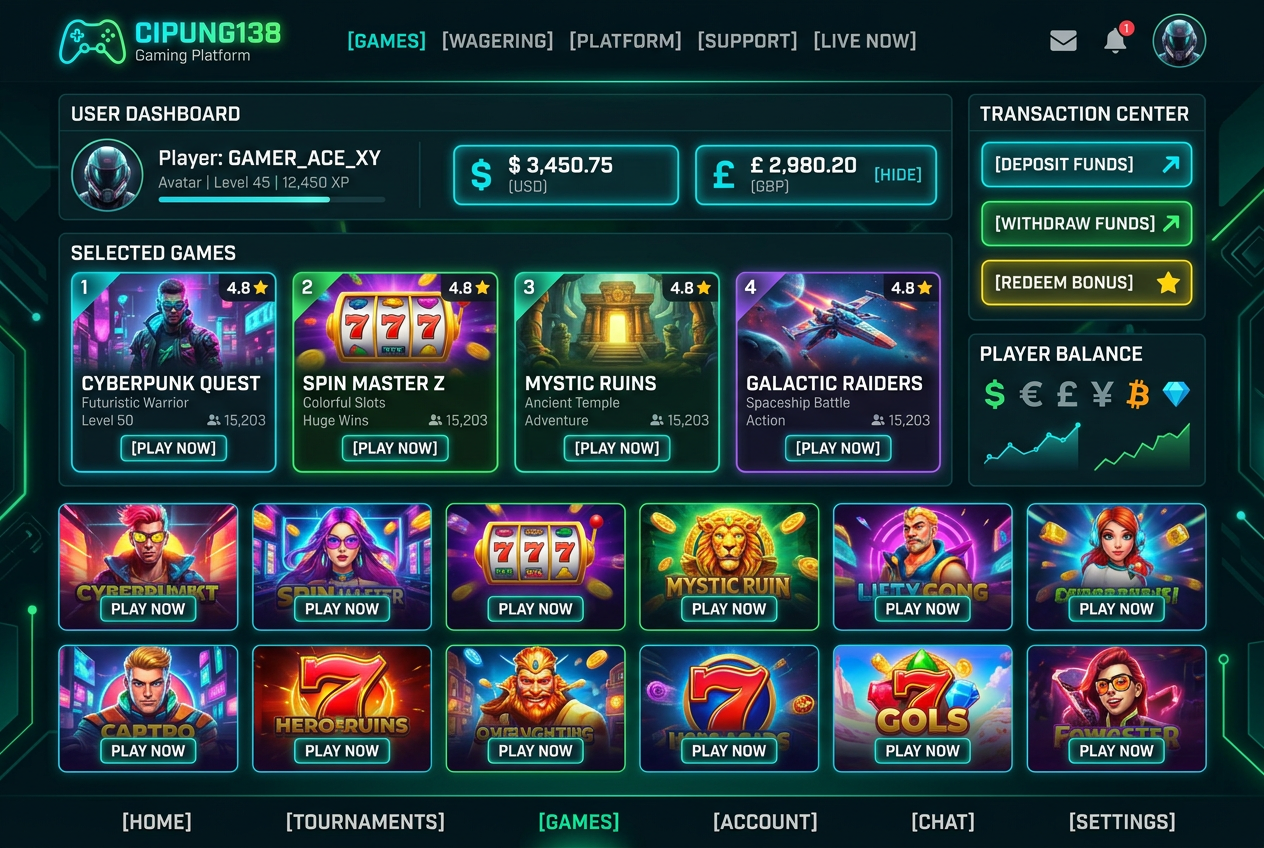Launch Spin Master Z via Play Now
Screen dimensions: 1264x848
click(x=395, y=448)
